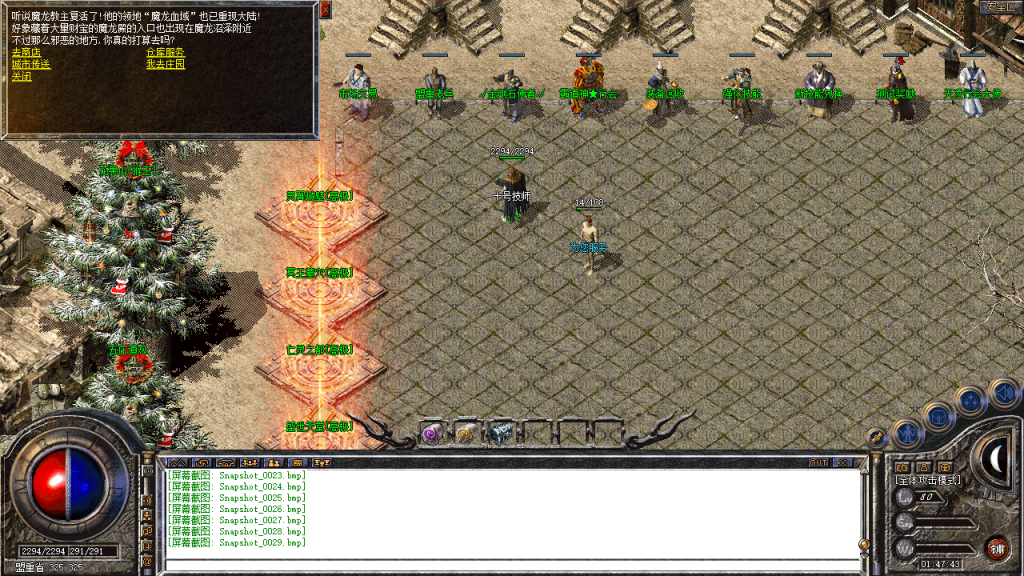Select the 仓库服务 storage option

point(165,52)
